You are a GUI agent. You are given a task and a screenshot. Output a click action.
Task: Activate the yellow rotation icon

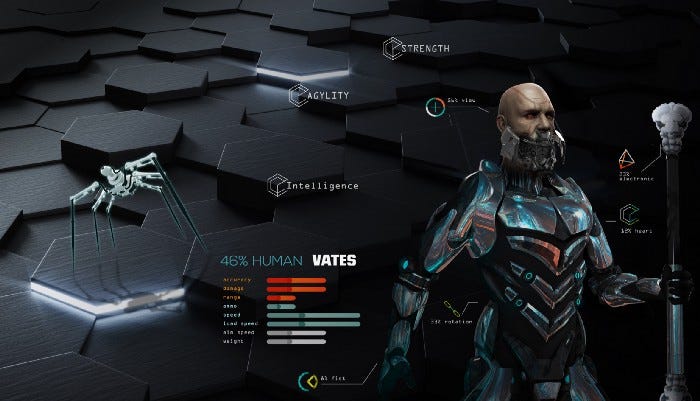point(452,305)
